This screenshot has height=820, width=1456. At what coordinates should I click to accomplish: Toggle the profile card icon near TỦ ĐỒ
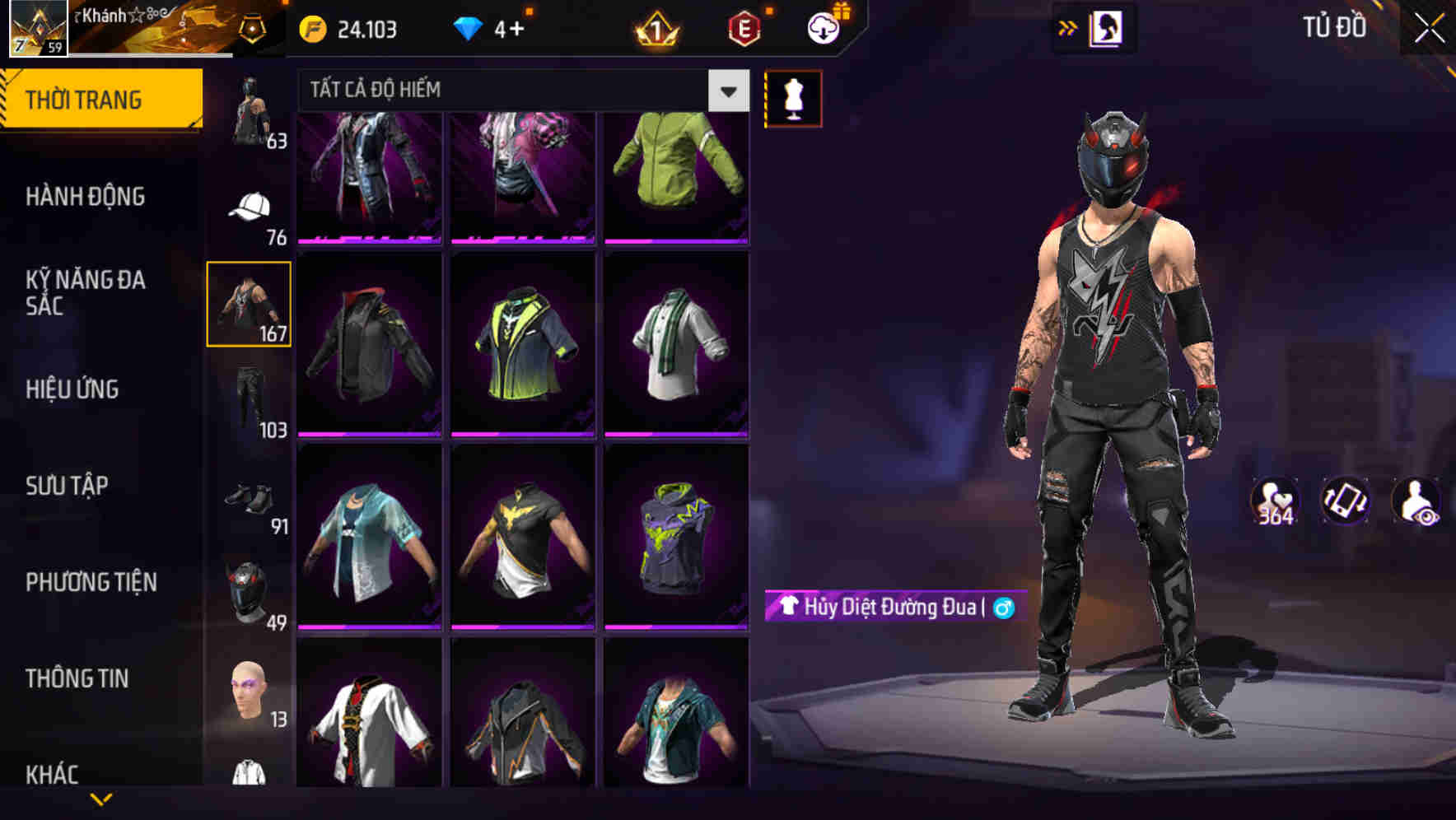click(x=1108, y=27)
